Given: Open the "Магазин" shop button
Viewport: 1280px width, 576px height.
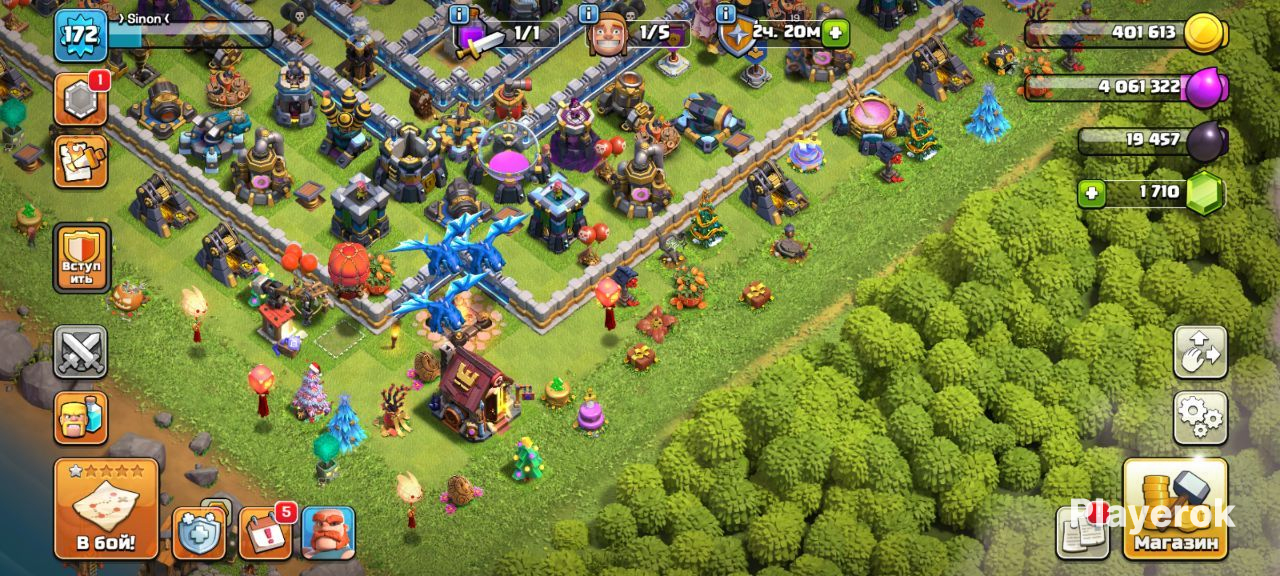Looking at the screenshot, I should tap(1176, 509).
